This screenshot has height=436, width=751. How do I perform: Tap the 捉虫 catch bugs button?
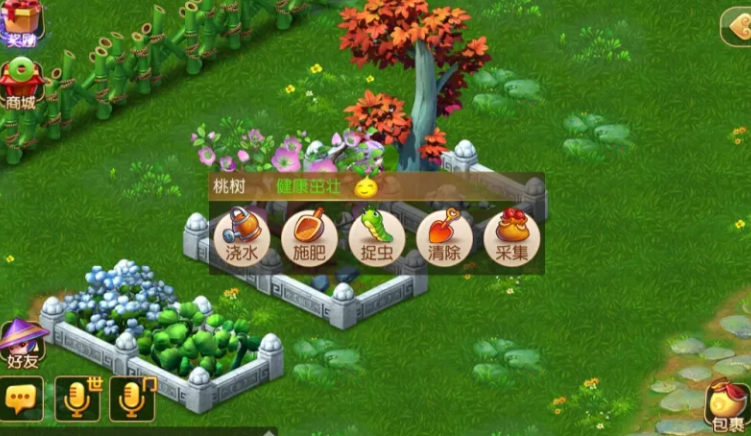point(377,238)
